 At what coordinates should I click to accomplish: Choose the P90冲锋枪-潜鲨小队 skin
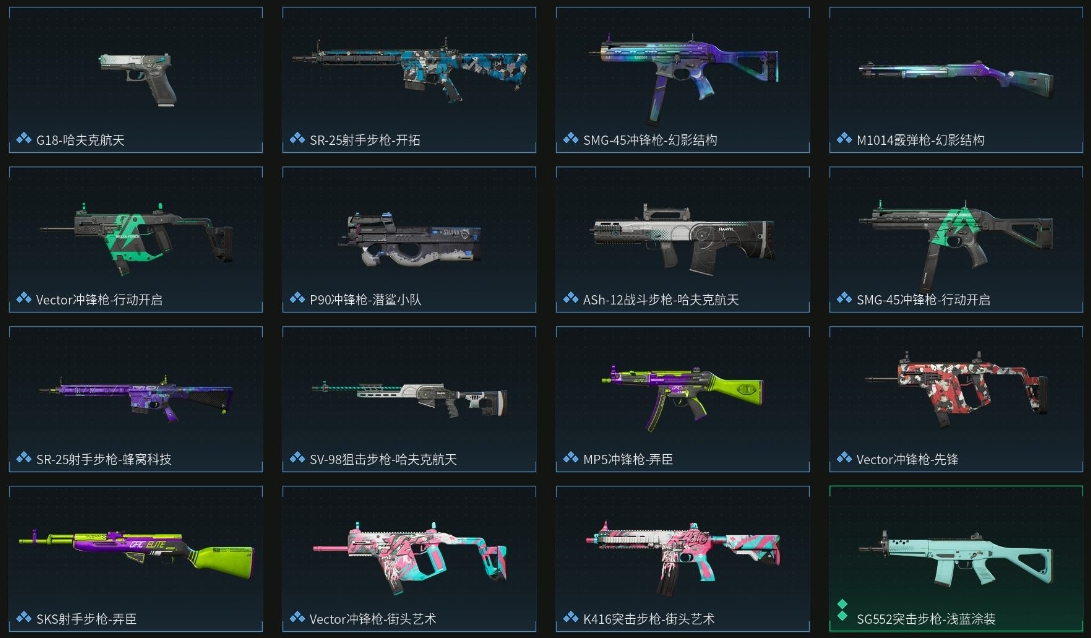point(409,239)
